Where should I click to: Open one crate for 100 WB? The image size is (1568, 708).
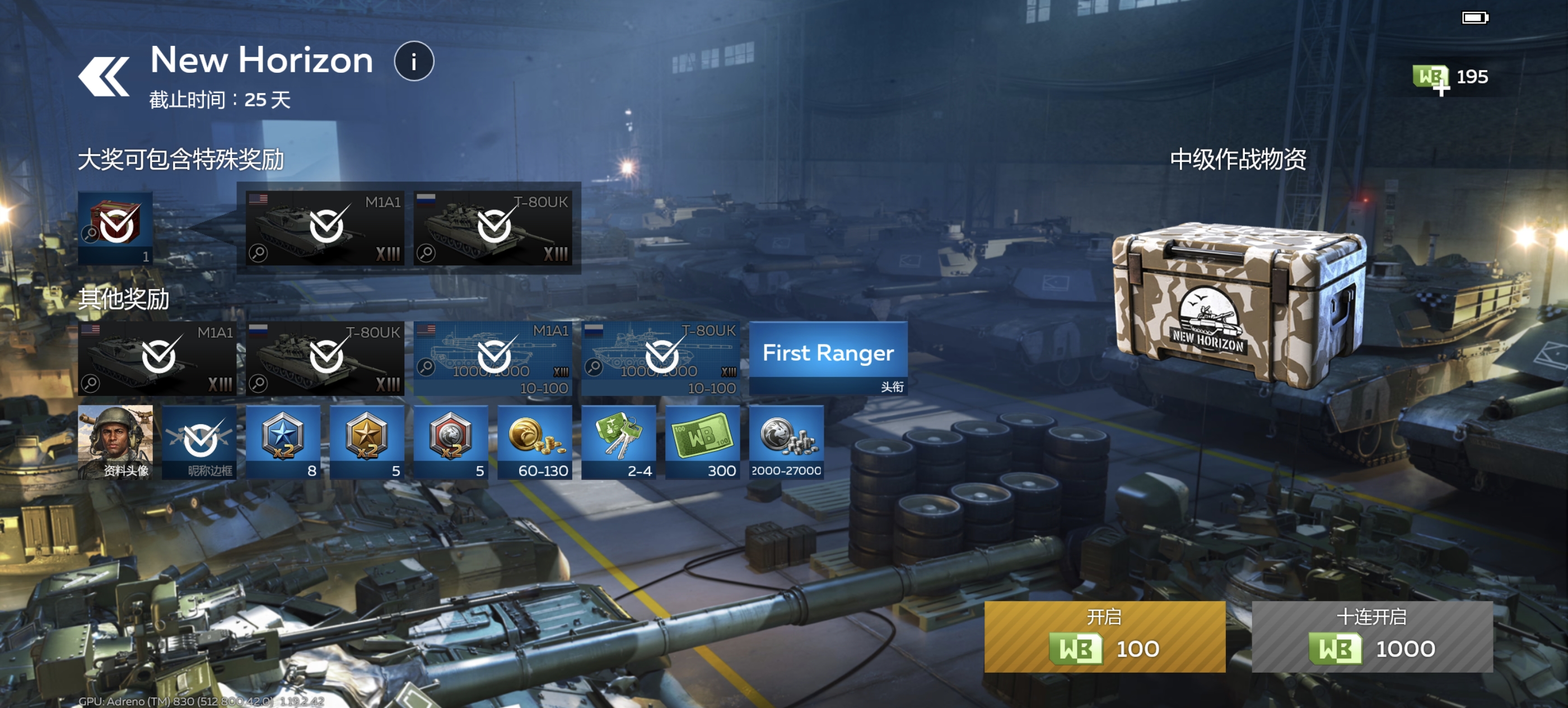(1104, 636)
